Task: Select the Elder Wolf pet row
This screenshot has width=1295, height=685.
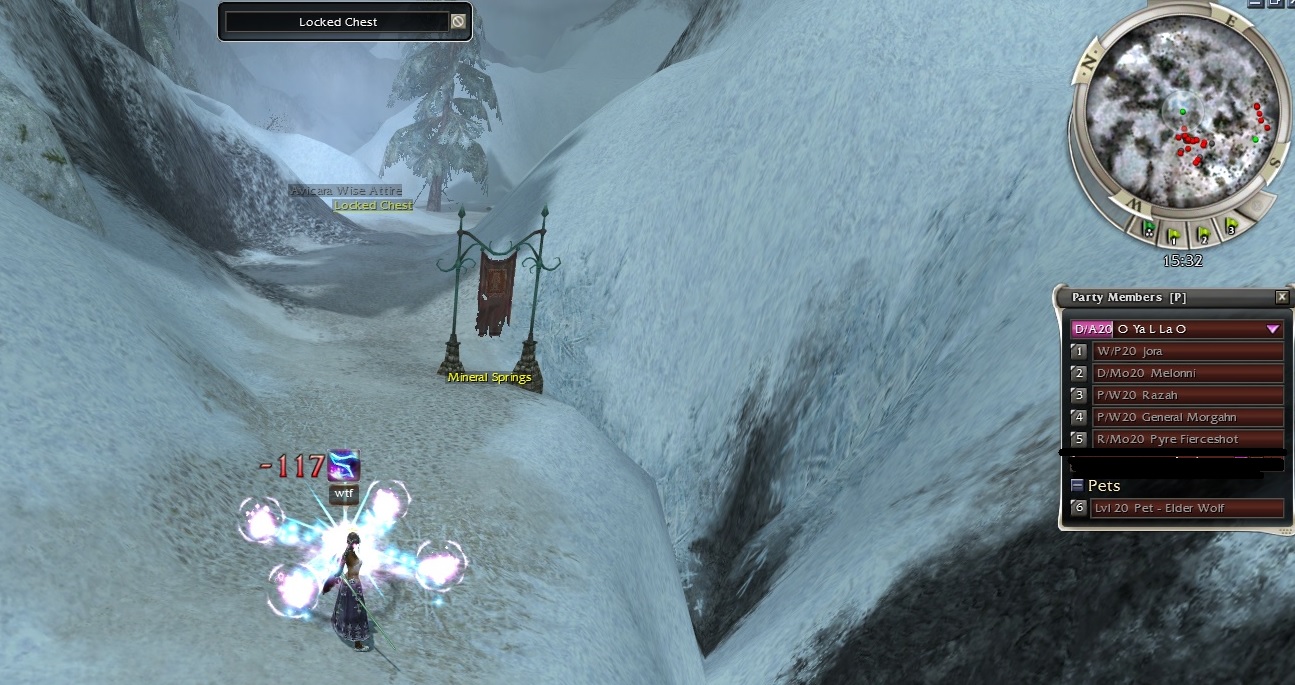Action: [1187, 508]
